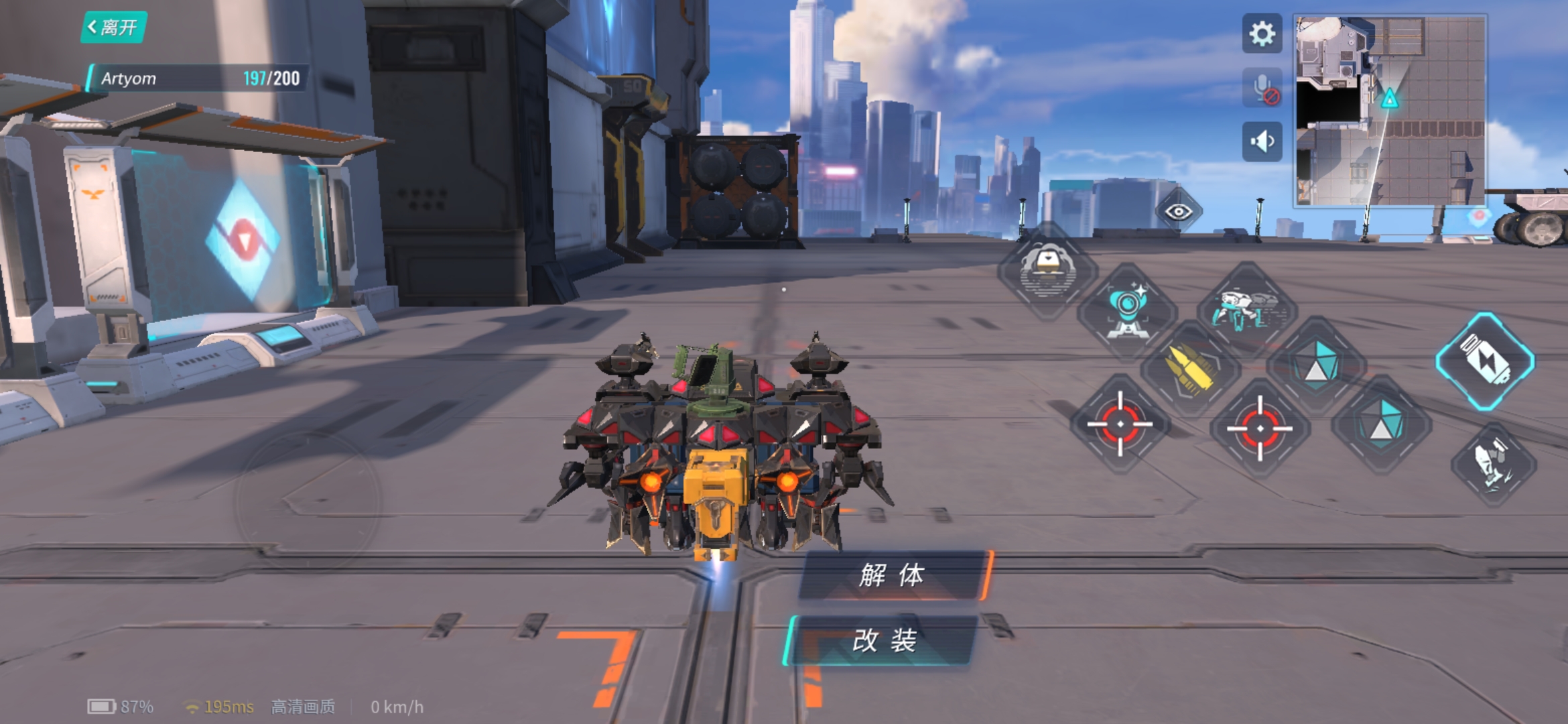
Task: Choose the 改装 modify button
Action: click(884, 641)
